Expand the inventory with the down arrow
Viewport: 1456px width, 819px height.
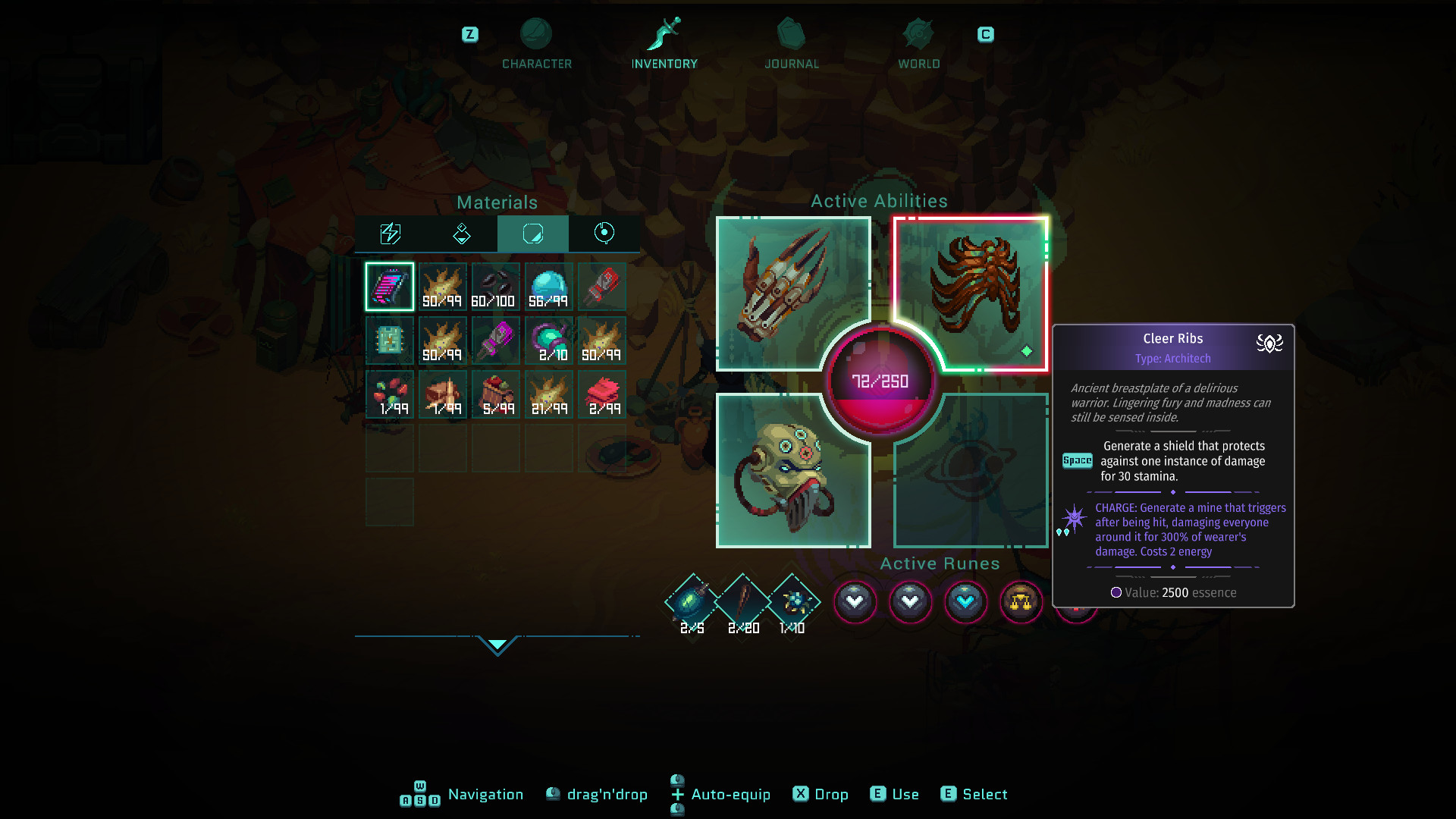(497, 645)
